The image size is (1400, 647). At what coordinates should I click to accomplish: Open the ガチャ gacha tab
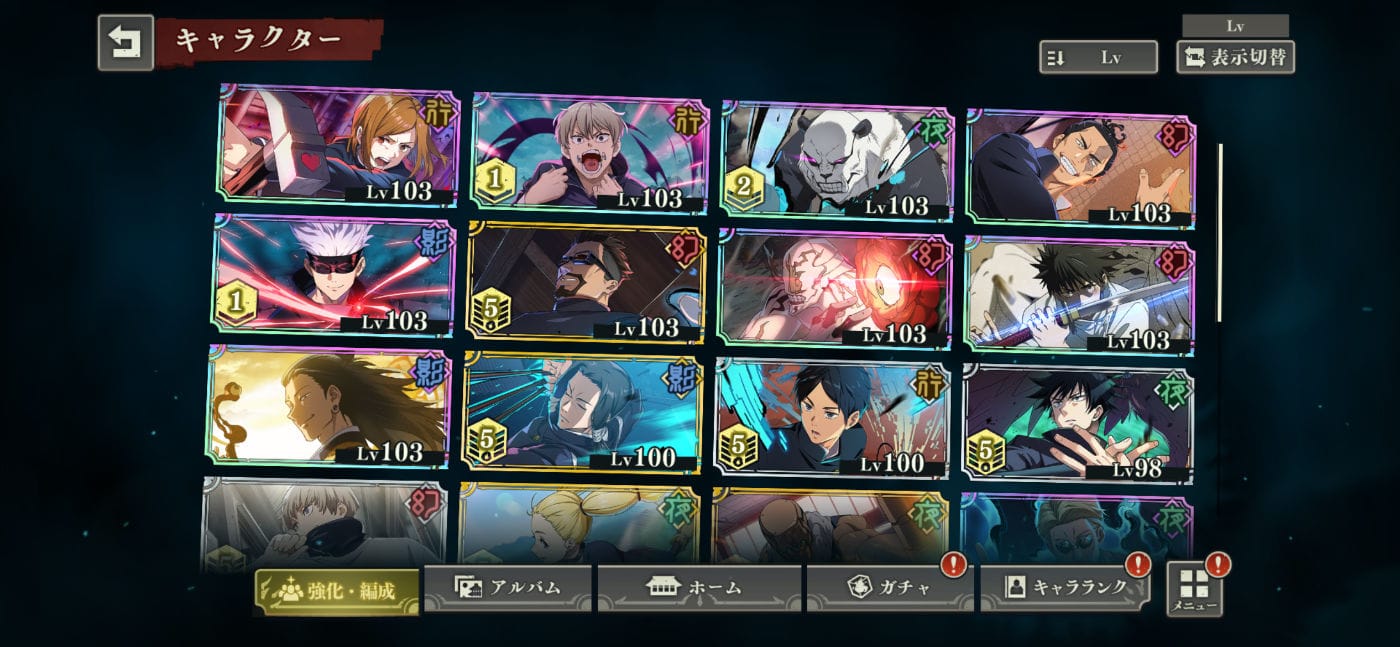889,587
